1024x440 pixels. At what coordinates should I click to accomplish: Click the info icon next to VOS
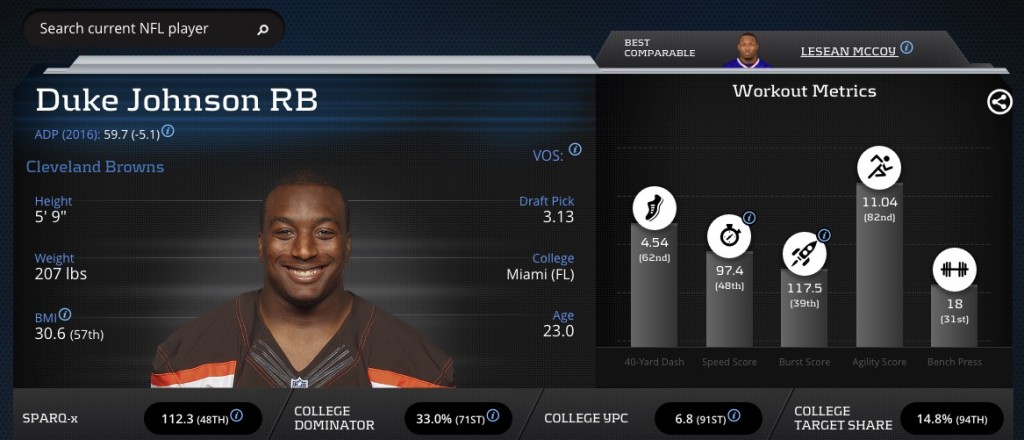pyautogui.click(x=575, y=150)
